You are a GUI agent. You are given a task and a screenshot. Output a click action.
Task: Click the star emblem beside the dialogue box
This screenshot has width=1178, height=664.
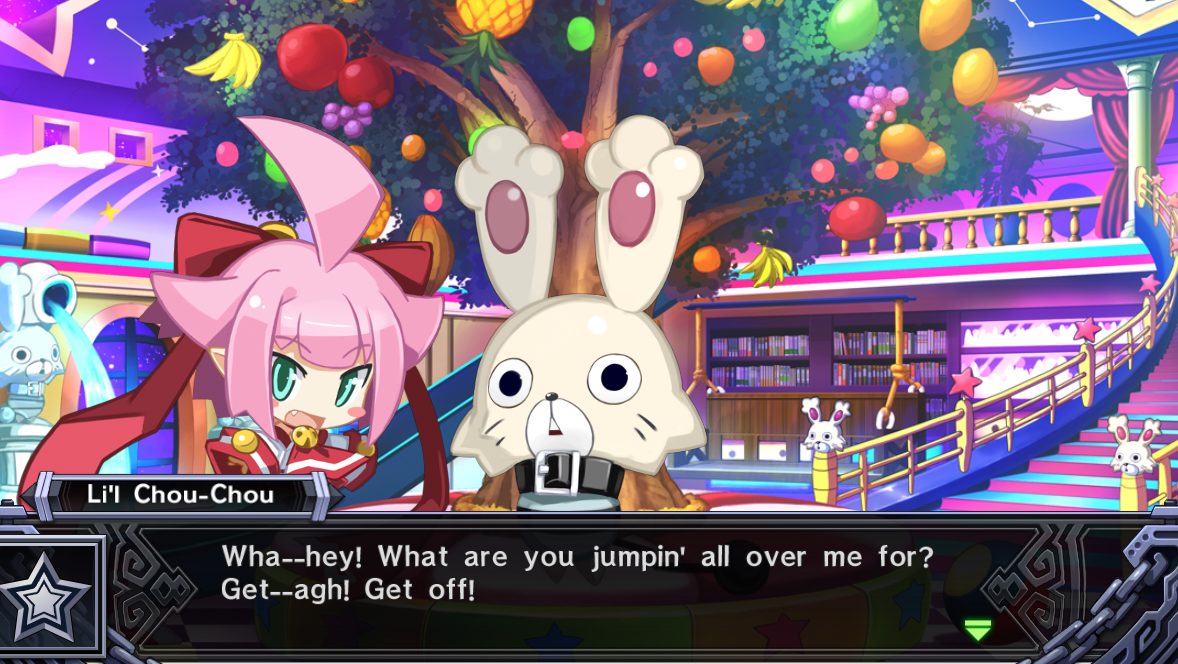[x=50, y=597]
